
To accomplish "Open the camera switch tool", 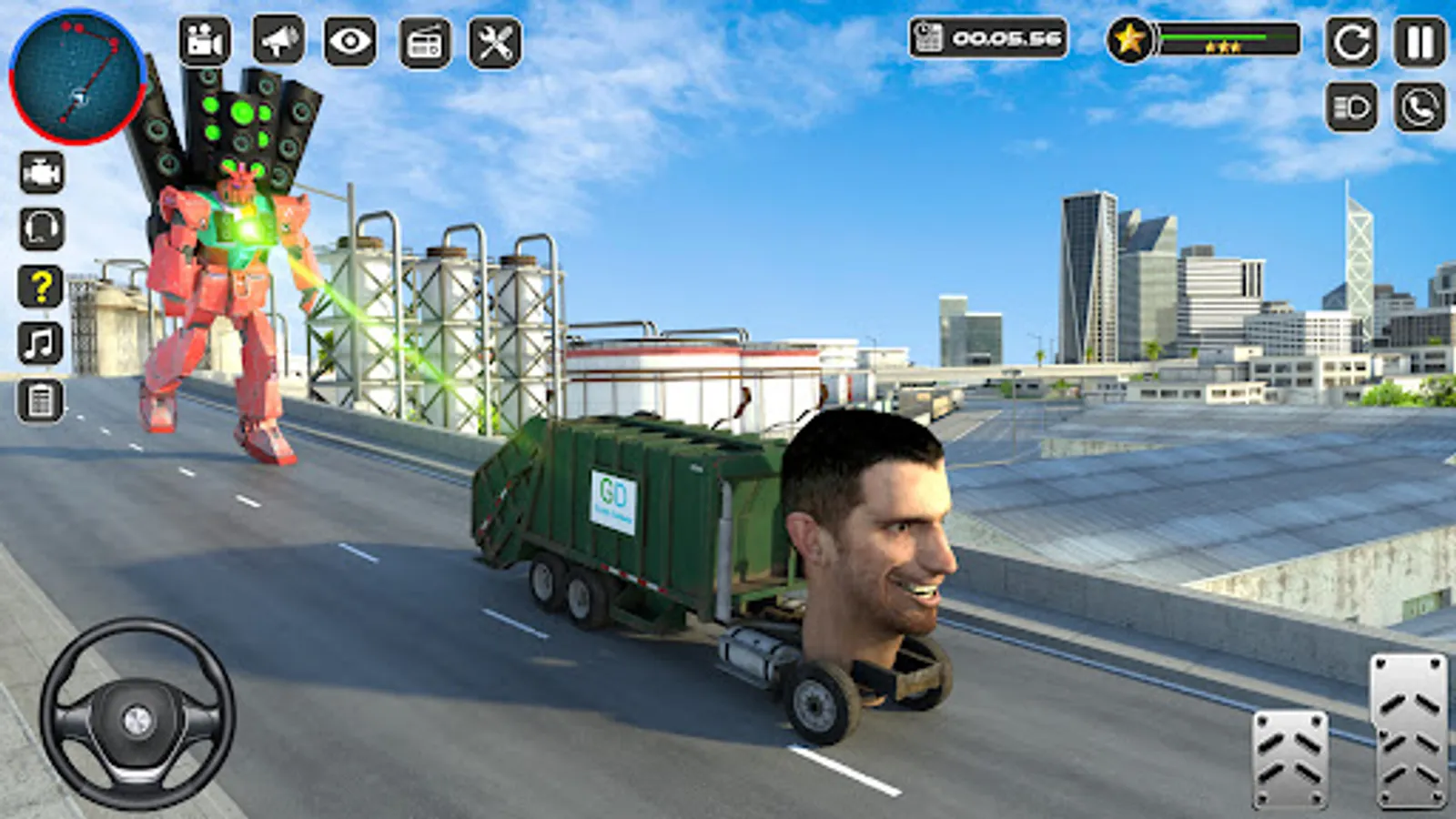I will (205, 40).
